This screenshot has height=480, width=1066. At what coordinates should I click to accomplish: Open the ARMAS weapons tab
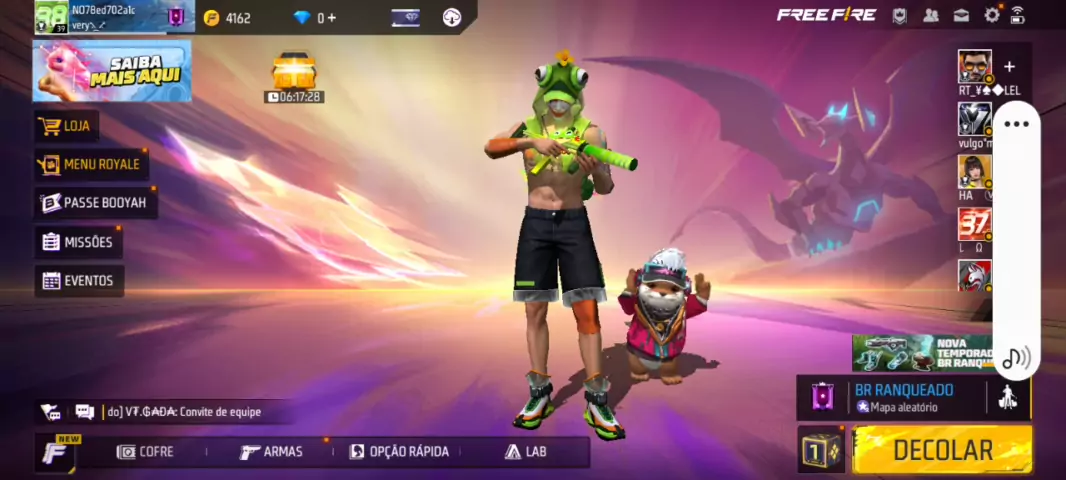tap(271, 452)
